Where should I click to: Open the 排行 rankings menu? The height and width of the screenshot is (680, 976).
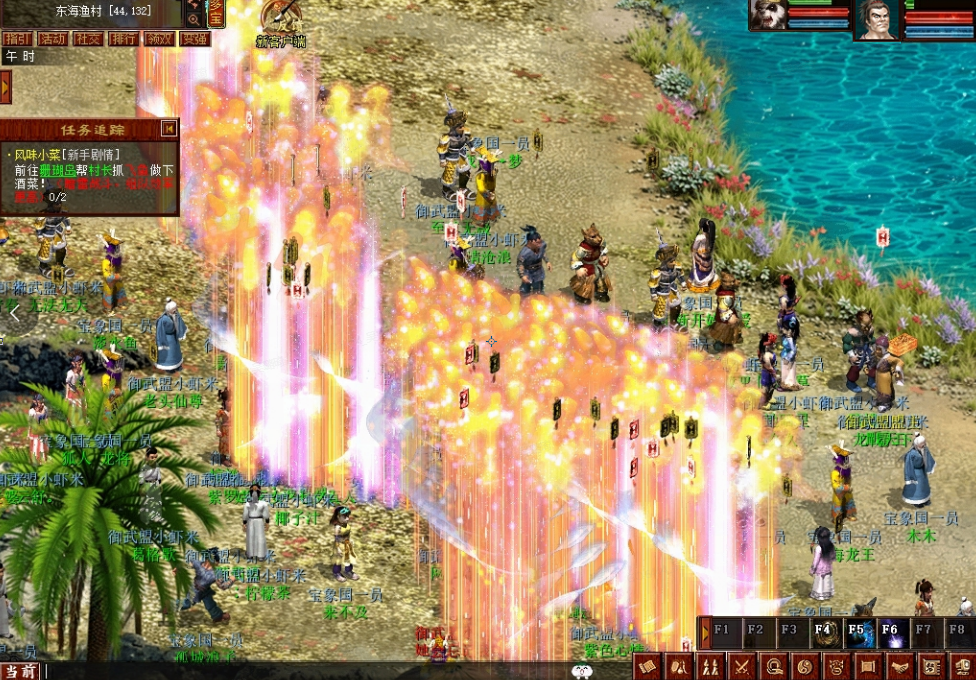(x=124, y=39)
